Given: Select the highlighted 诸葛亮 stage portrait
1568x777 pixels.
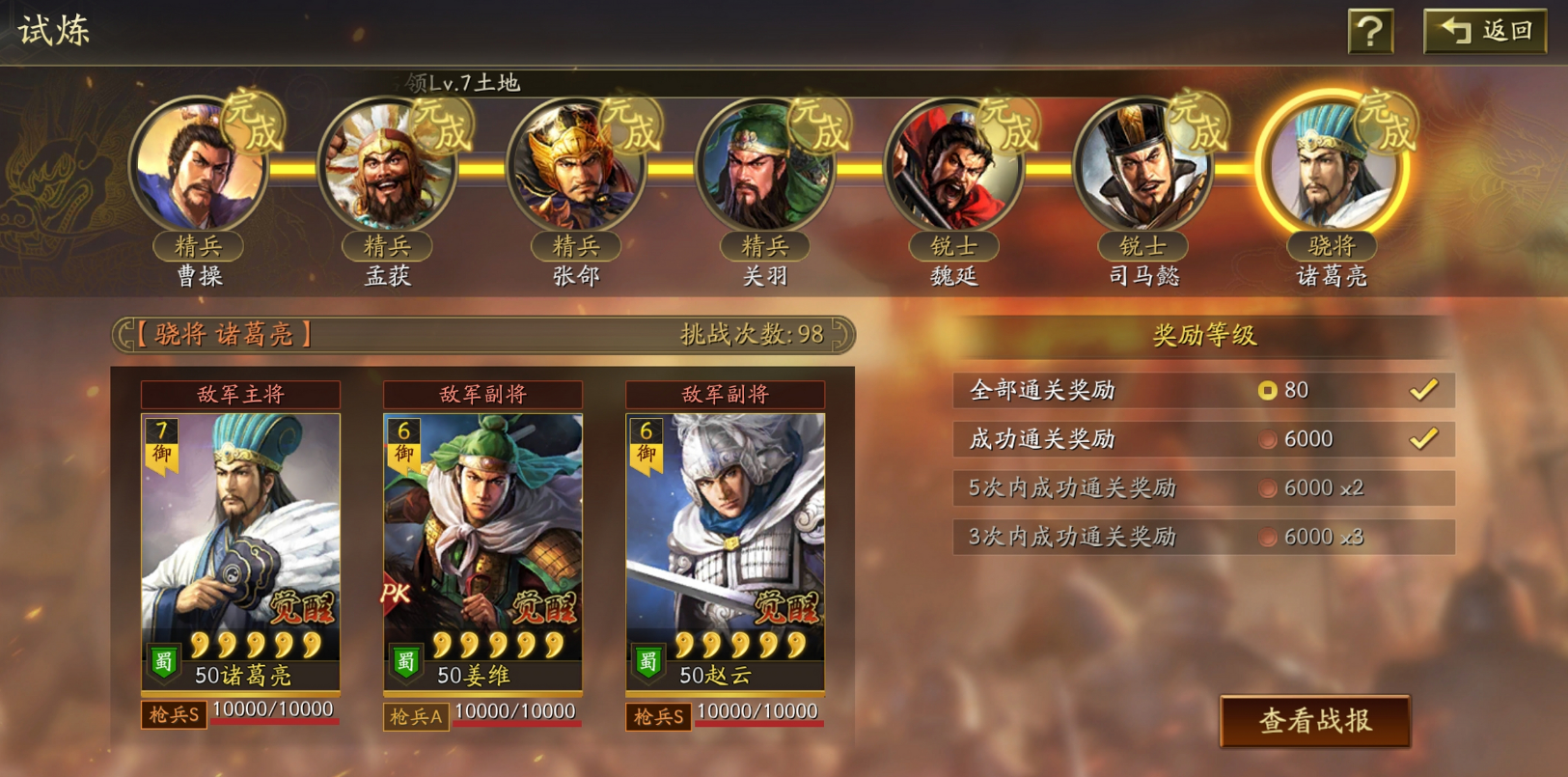Looking at the screenshot, I should [x=1332, y=166].
